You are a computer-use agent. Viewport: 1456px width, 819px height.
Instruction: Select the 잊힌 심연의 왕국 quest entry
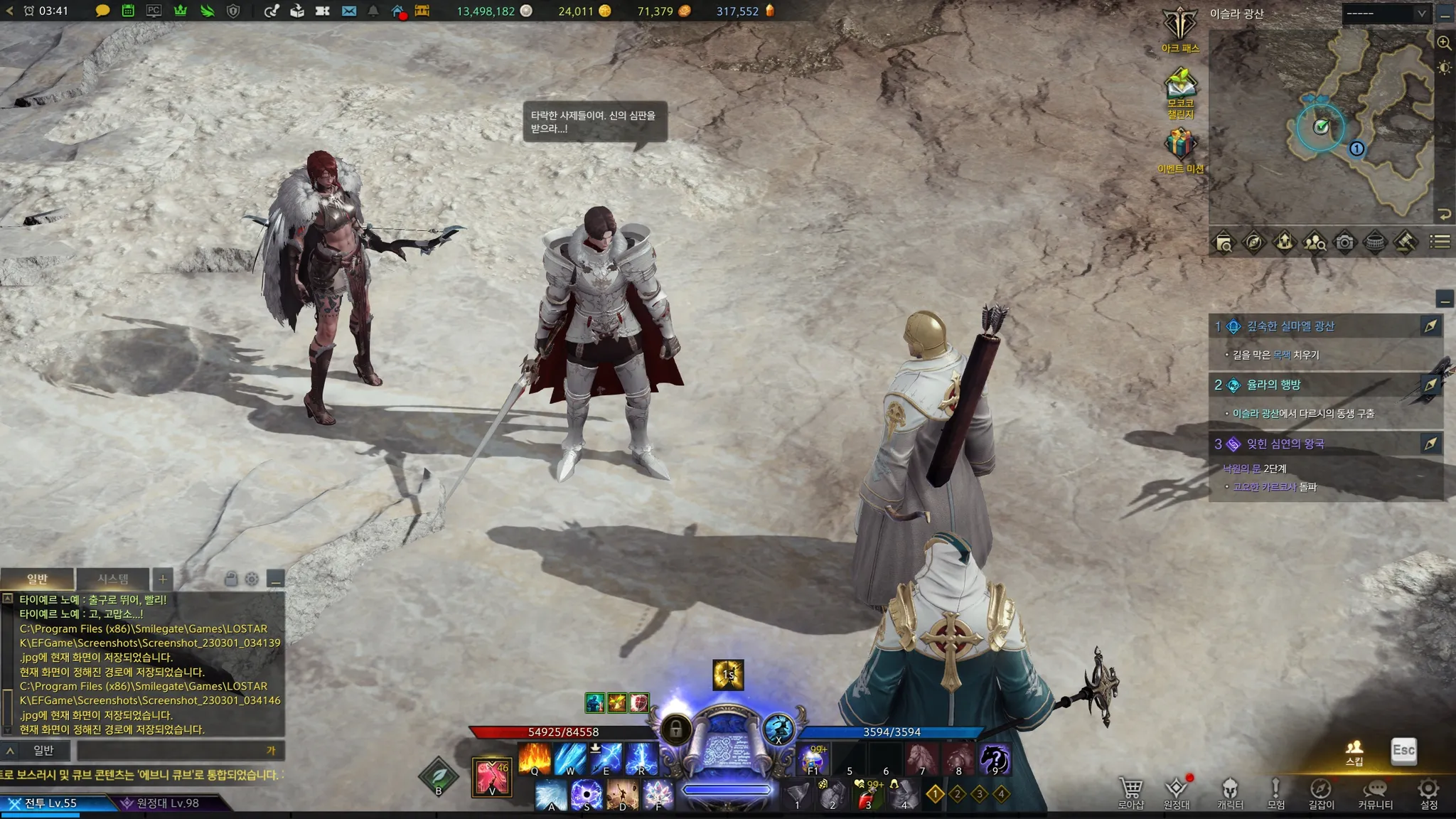[1285, 444]
